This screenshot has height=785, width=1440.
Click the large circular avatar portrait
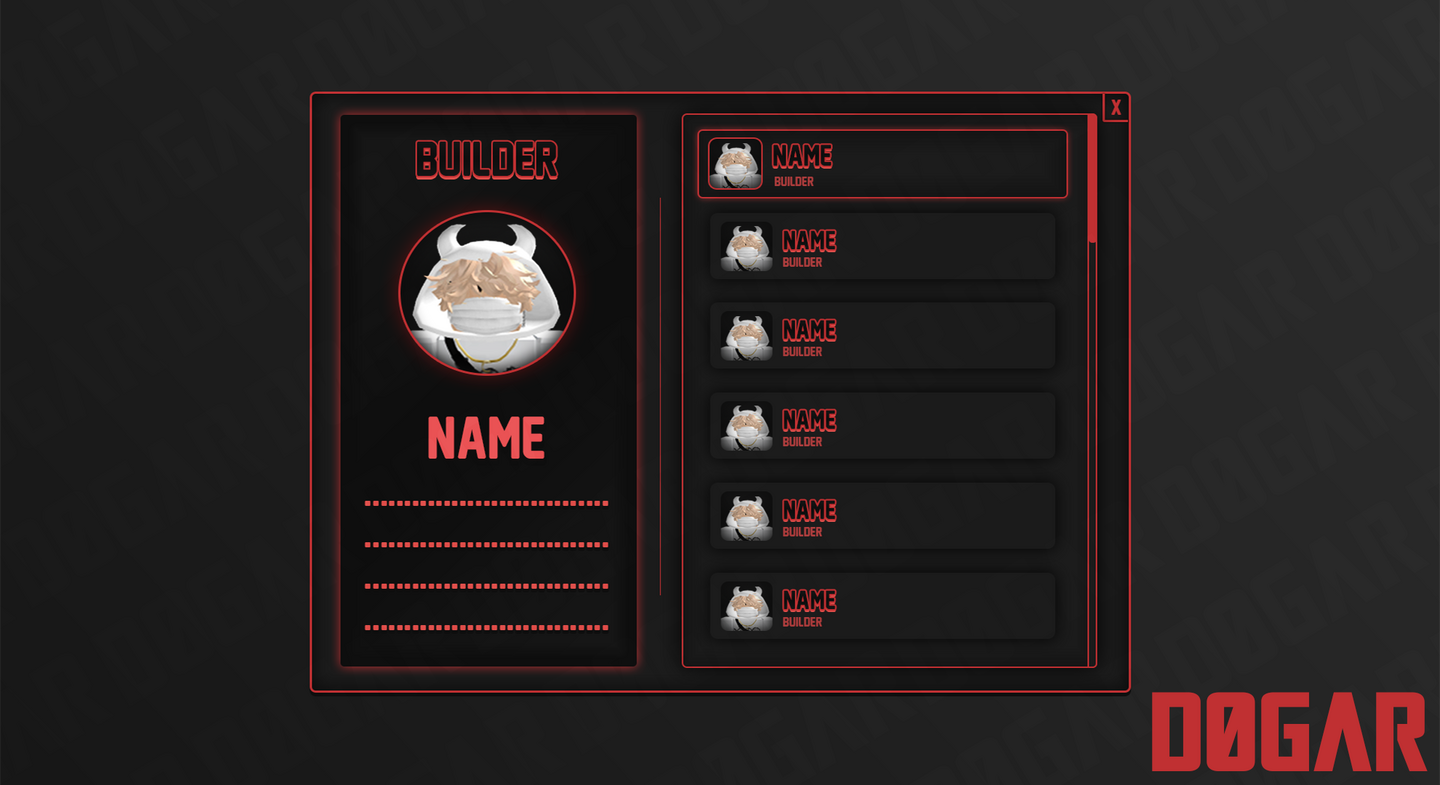pos(487,293)
